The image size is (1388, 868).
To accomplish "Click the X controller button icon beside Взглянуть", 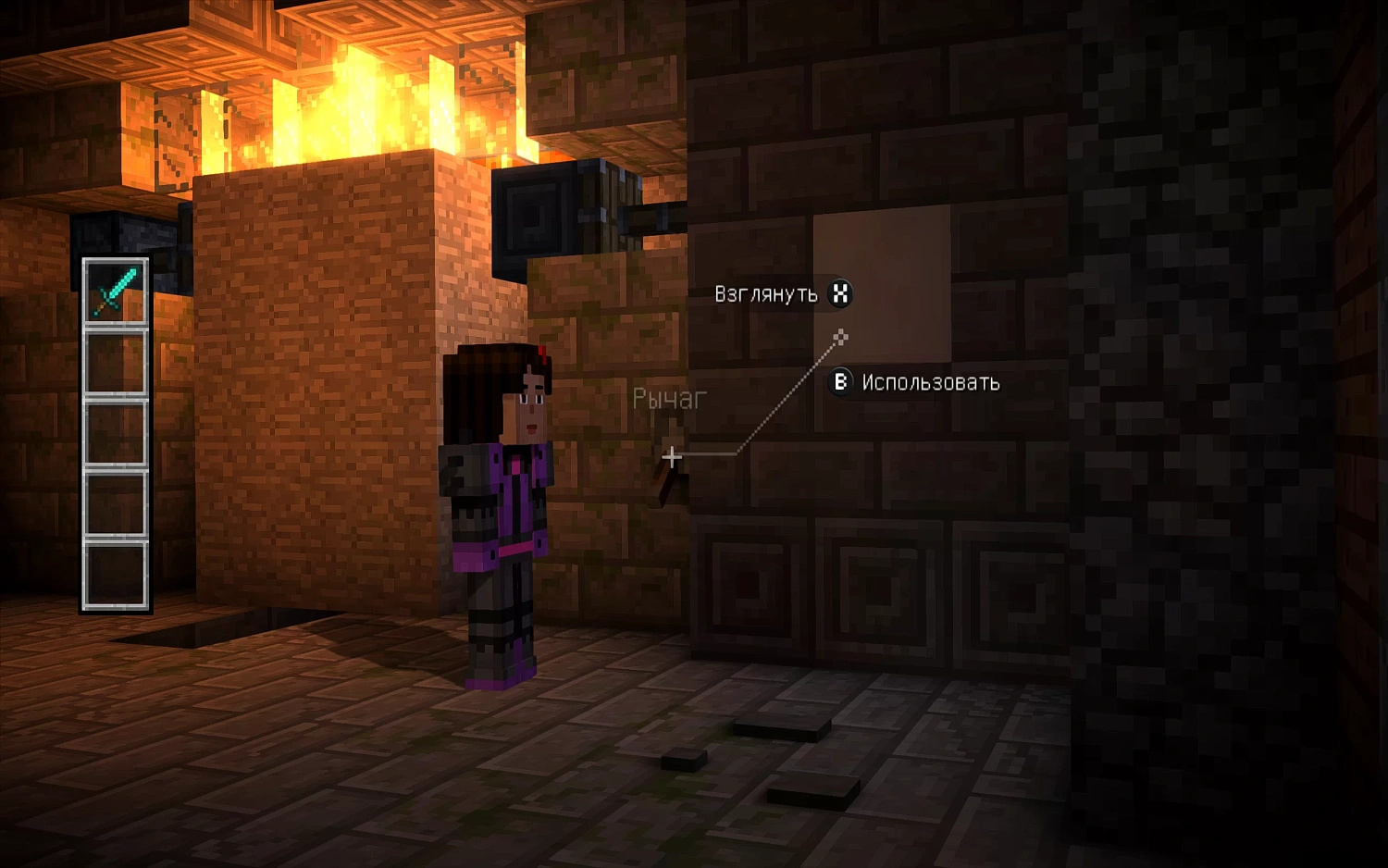I will pyautogui.click(x=840, y=294).
